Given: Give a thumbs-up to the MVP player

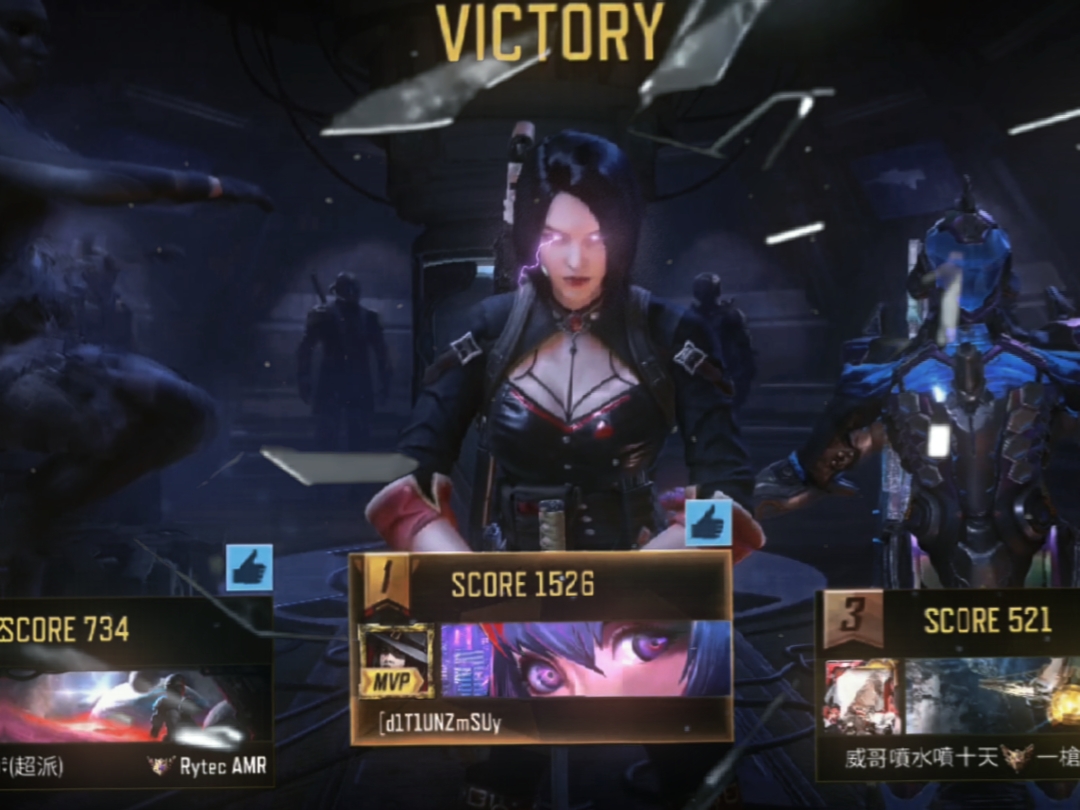Looking at the screenshot, I should [x=708, y=523].
